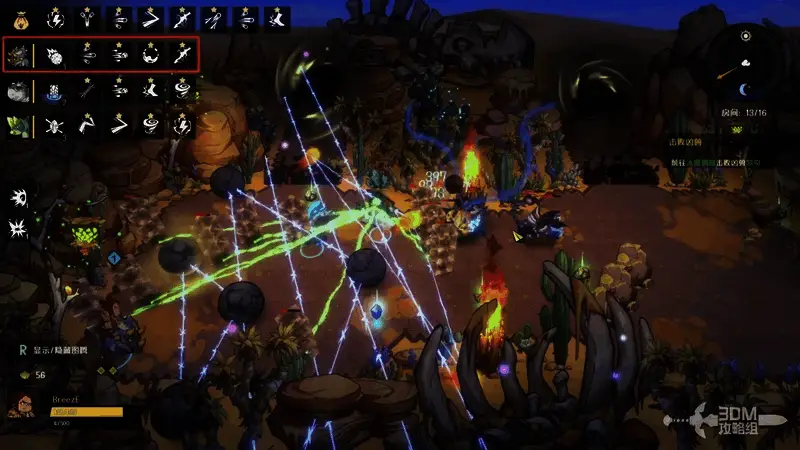Select the grey rock totem portrait
Viewport: 800px width, 450px height.
pyautogui.click(x=19, y=90)
